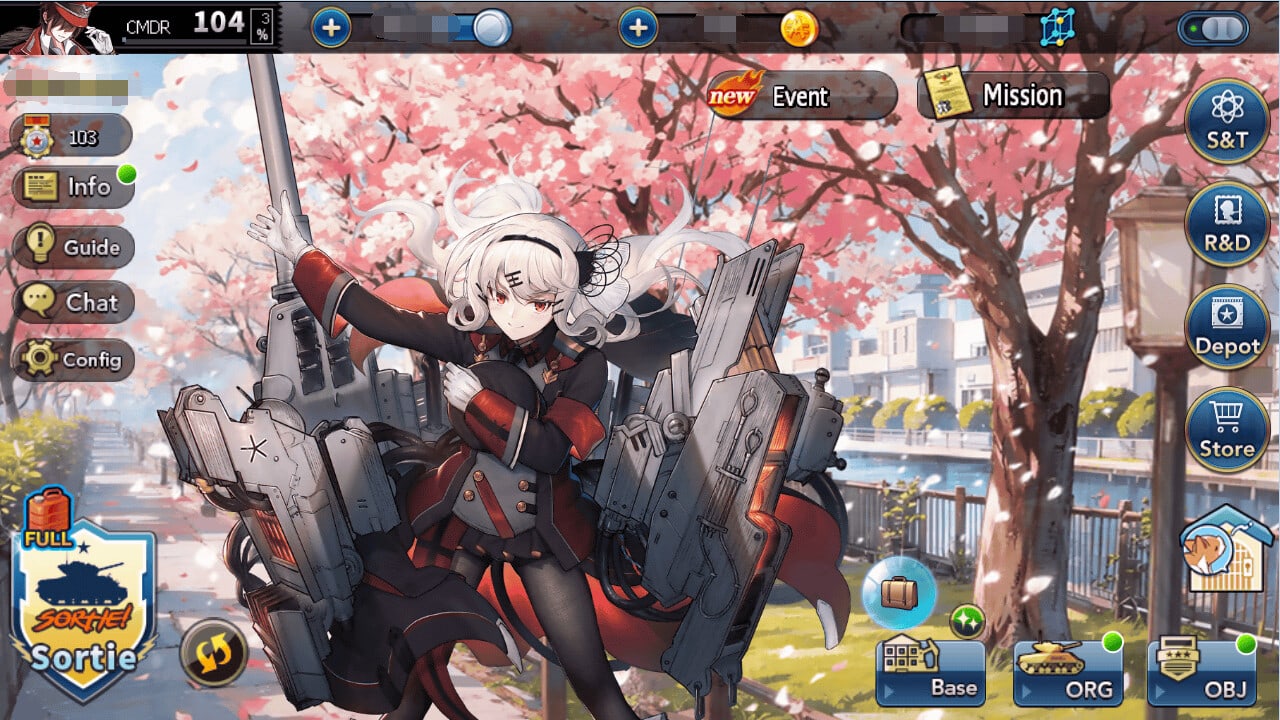Open the S&T menu
The height and width of the screenshot is (720, 1280).
point(1227,121)
